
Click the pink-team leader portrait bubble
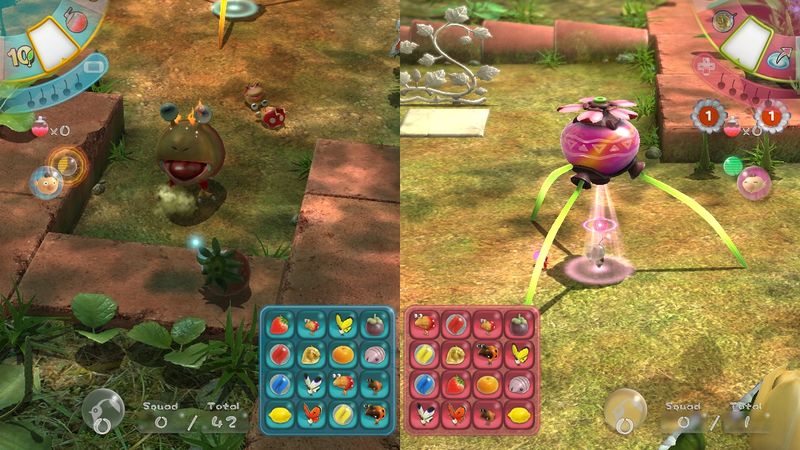click(752, 183)
